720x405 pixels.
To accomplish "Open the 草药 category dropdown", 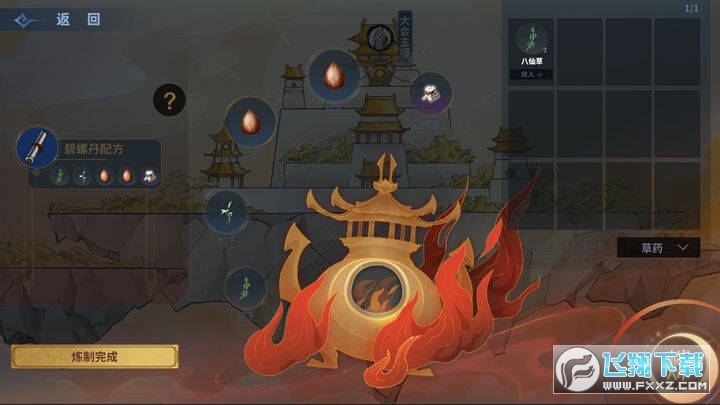I will click(657, 246).
